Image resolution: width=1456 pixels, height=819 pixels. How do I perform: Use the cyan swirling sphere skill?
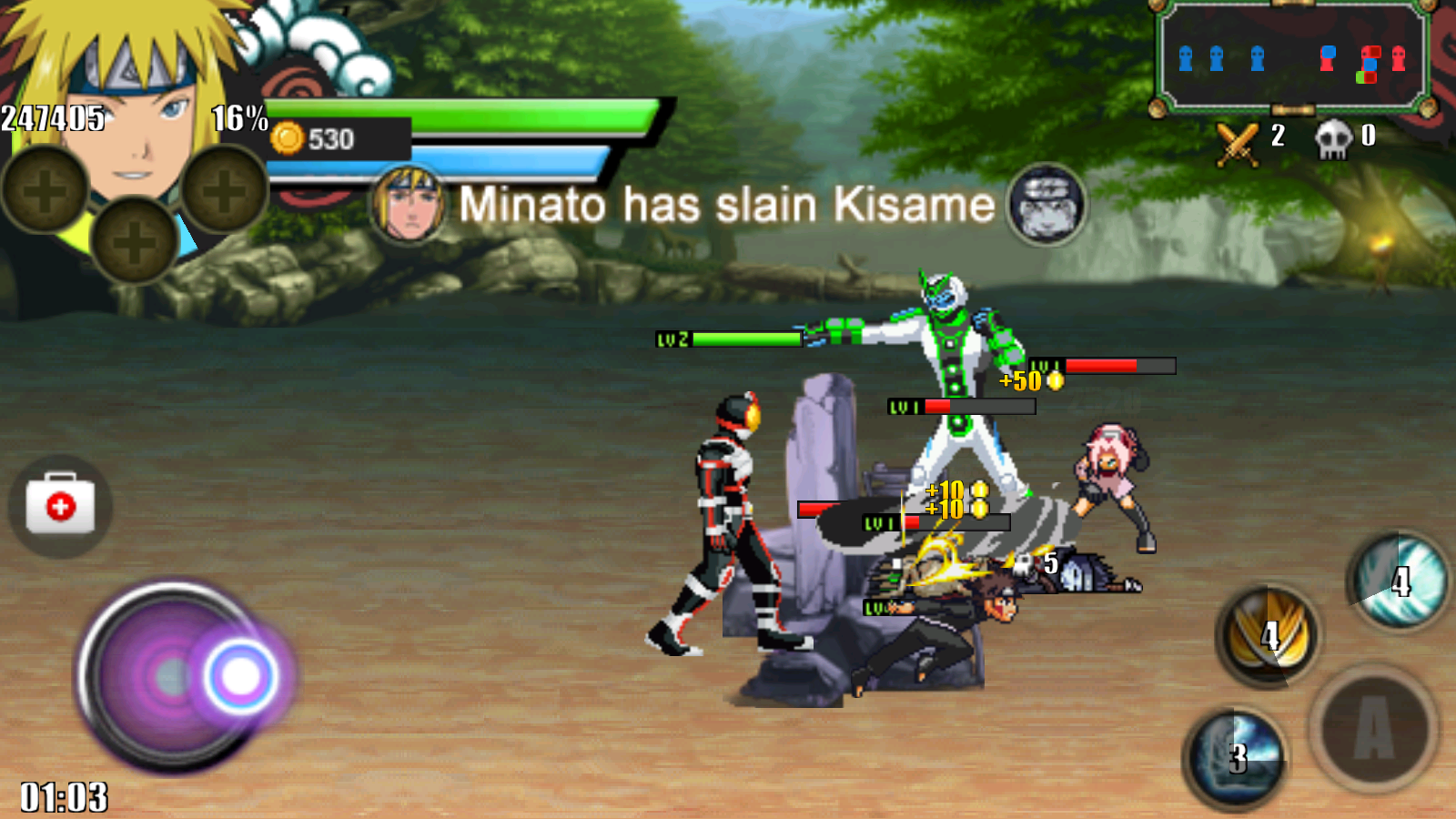pyautogui.click(x=1399, y=581)
